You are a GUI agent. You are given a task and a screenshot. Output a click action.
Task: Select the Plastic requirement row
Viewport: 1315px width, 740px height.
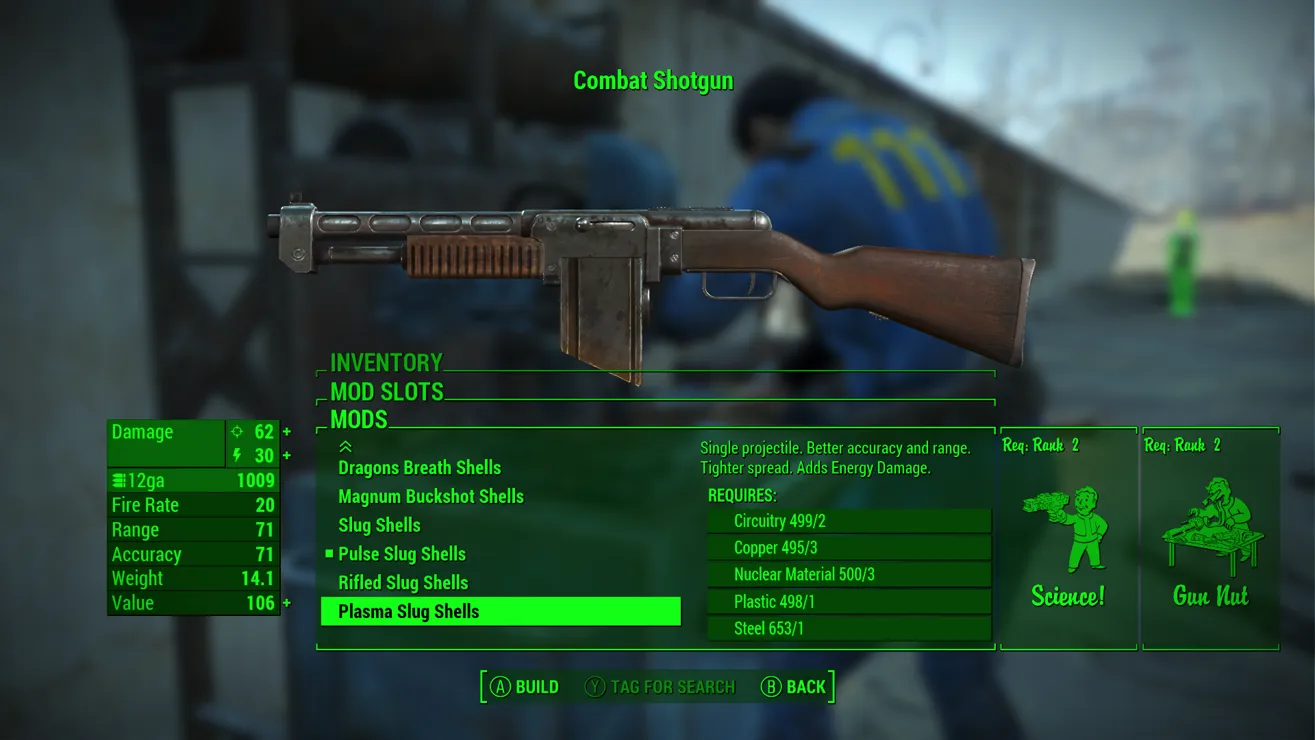[x=849, y=602]
